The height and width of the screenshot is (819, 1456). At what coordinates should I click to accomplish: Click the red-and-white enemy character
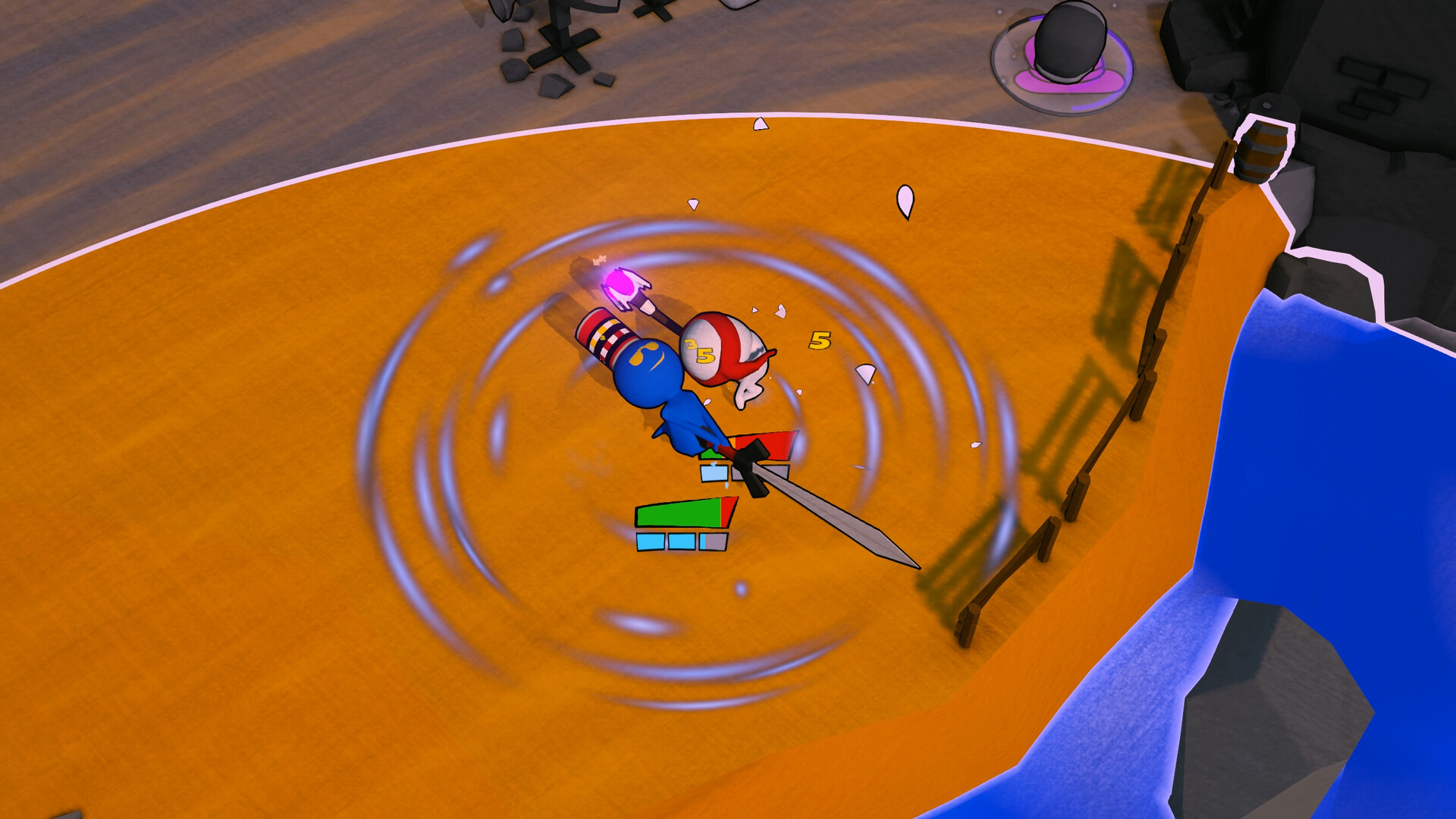[732, 356]
